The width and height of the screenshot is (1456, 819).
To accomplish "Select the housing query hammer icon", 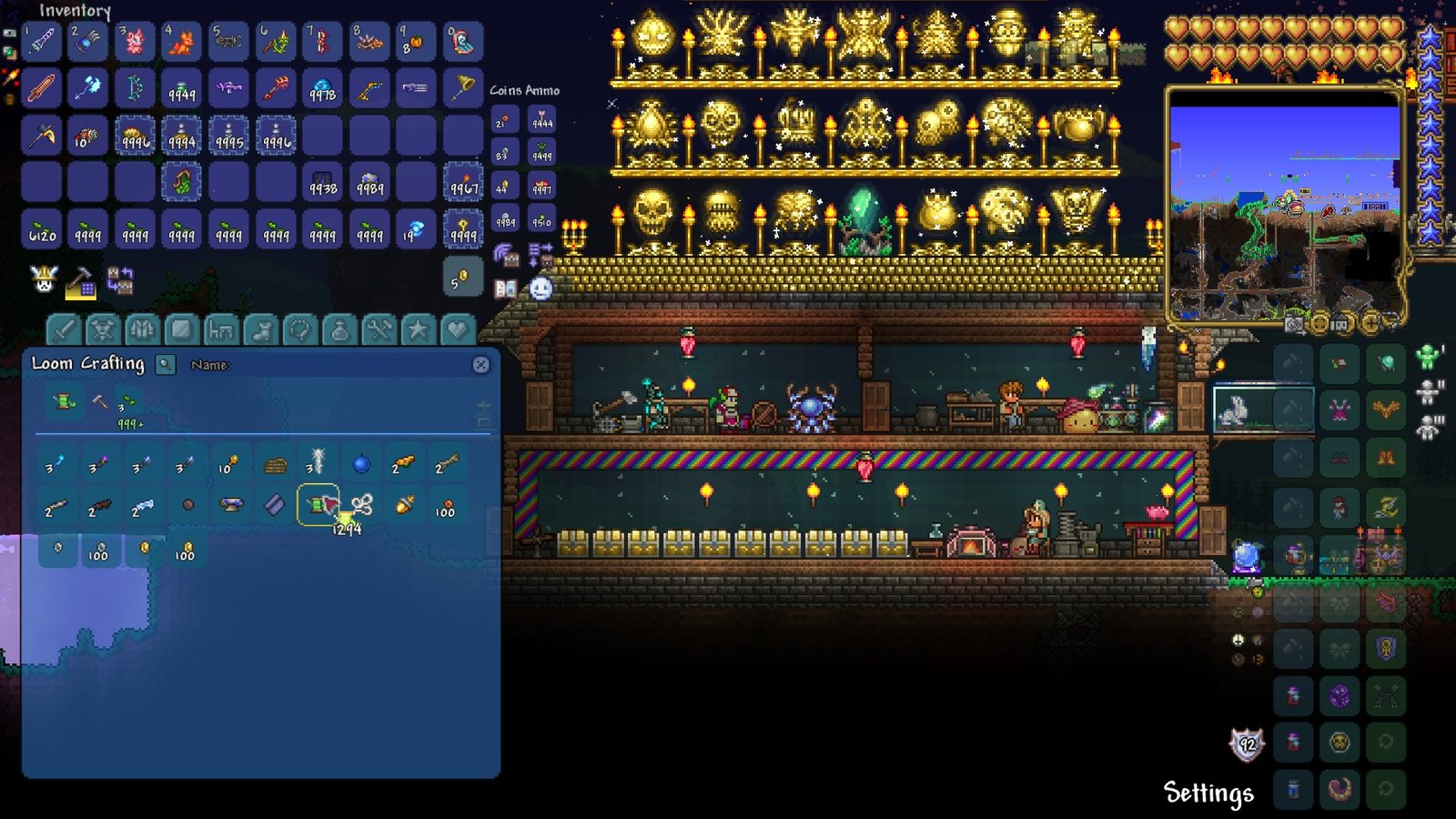I will (80, 284).
